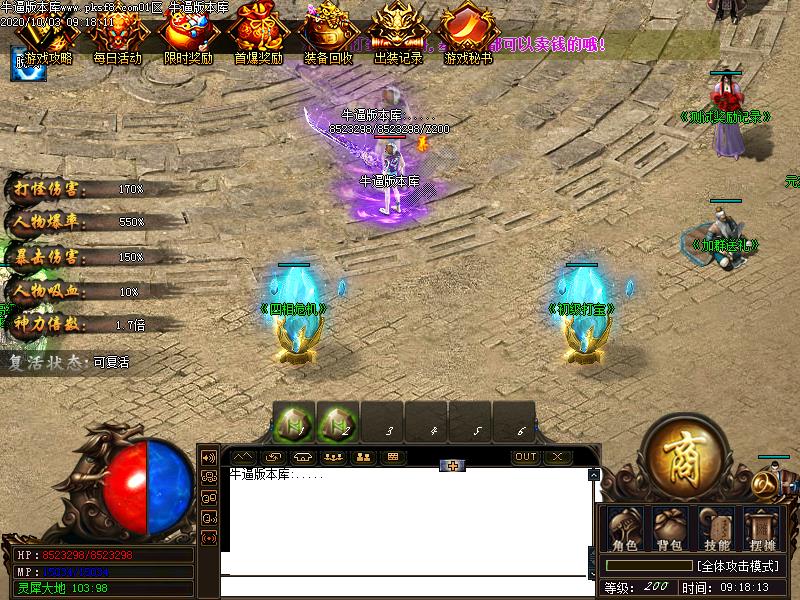Screen dimensions: 800x600
Task: Open the 游戏攻略 game guide icon
Action: (x=49, y=38)
